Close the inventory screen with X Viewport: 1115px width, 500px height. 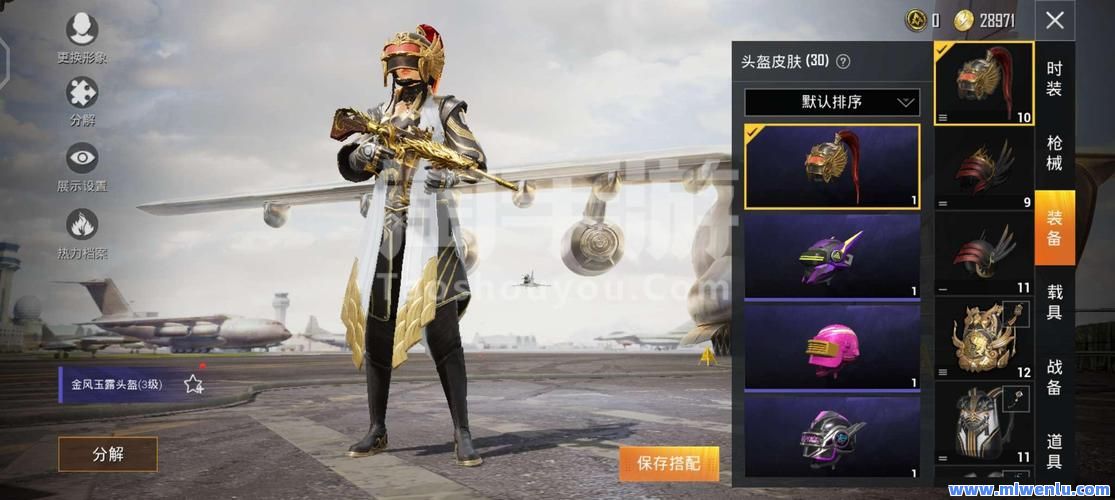point(1055,20)
